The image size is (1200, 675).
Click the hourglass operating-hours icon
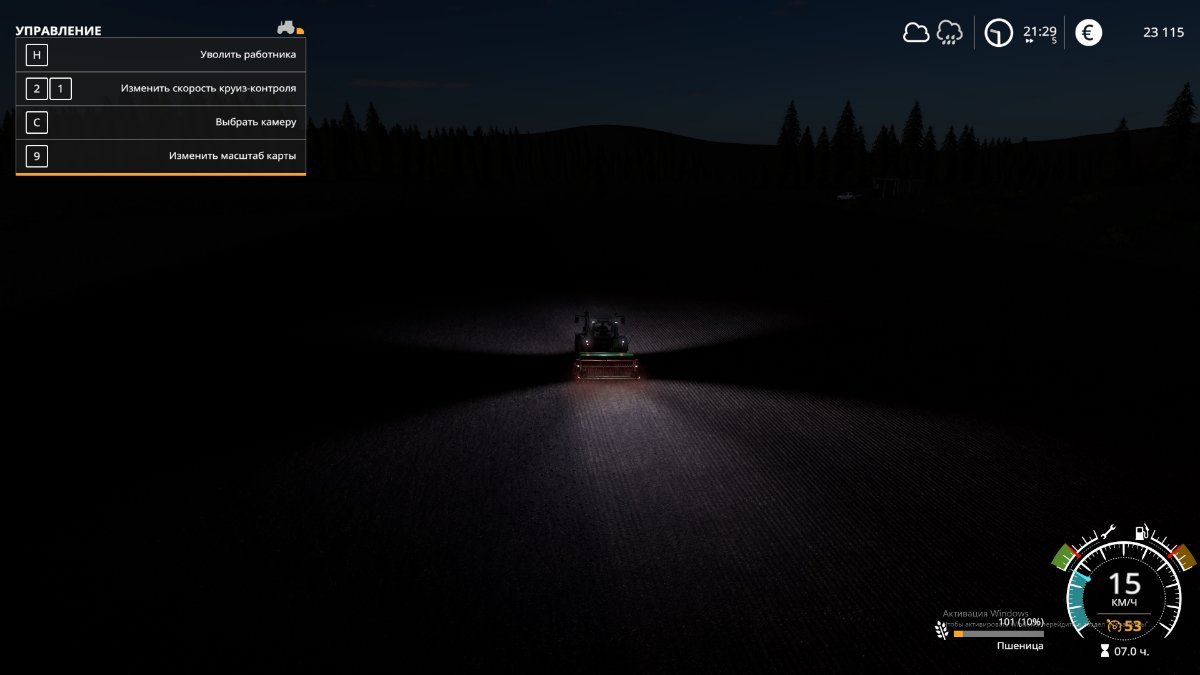(1105, 651)
